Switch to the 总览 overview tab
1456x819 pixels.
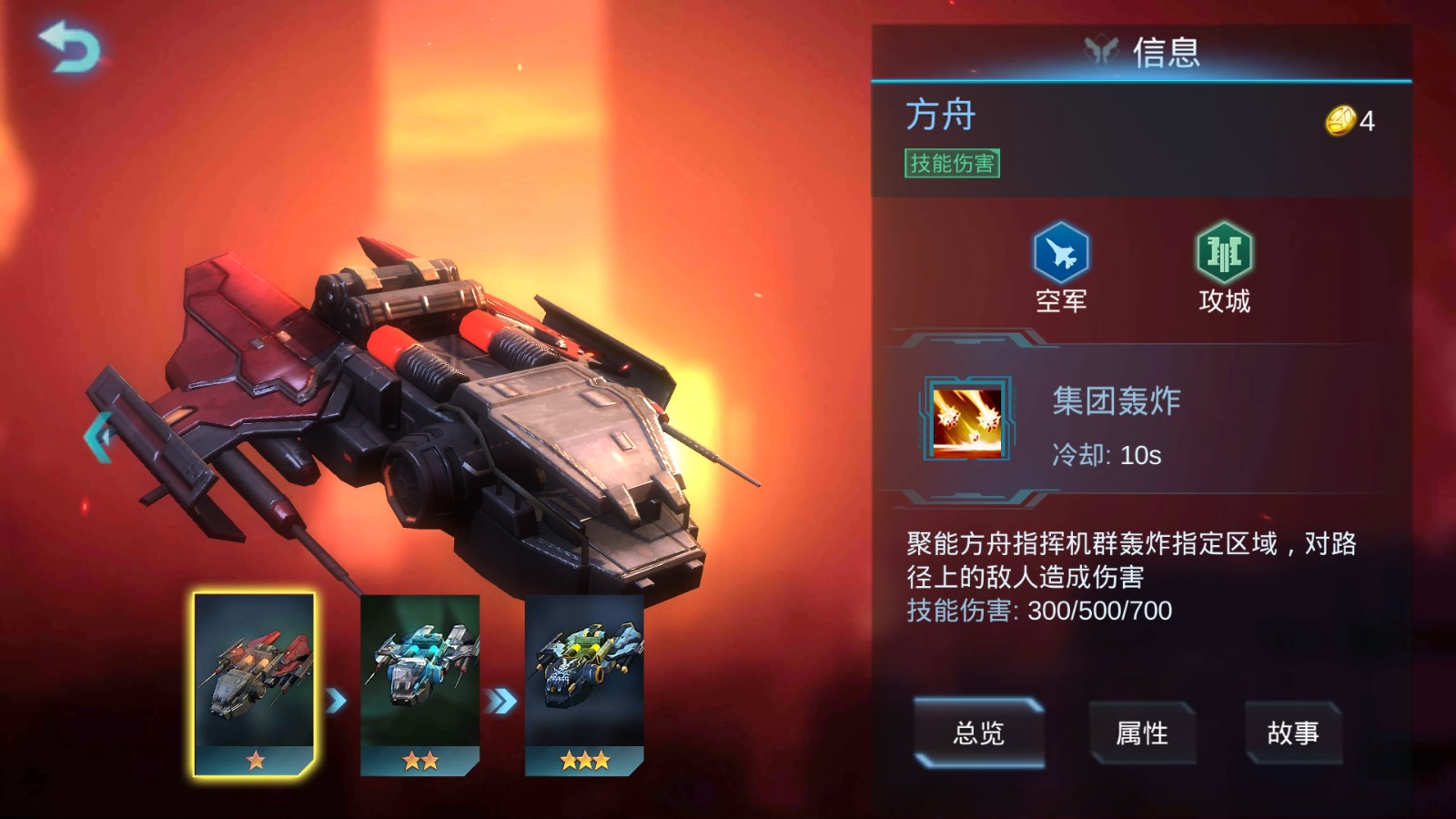click(978, 733)
